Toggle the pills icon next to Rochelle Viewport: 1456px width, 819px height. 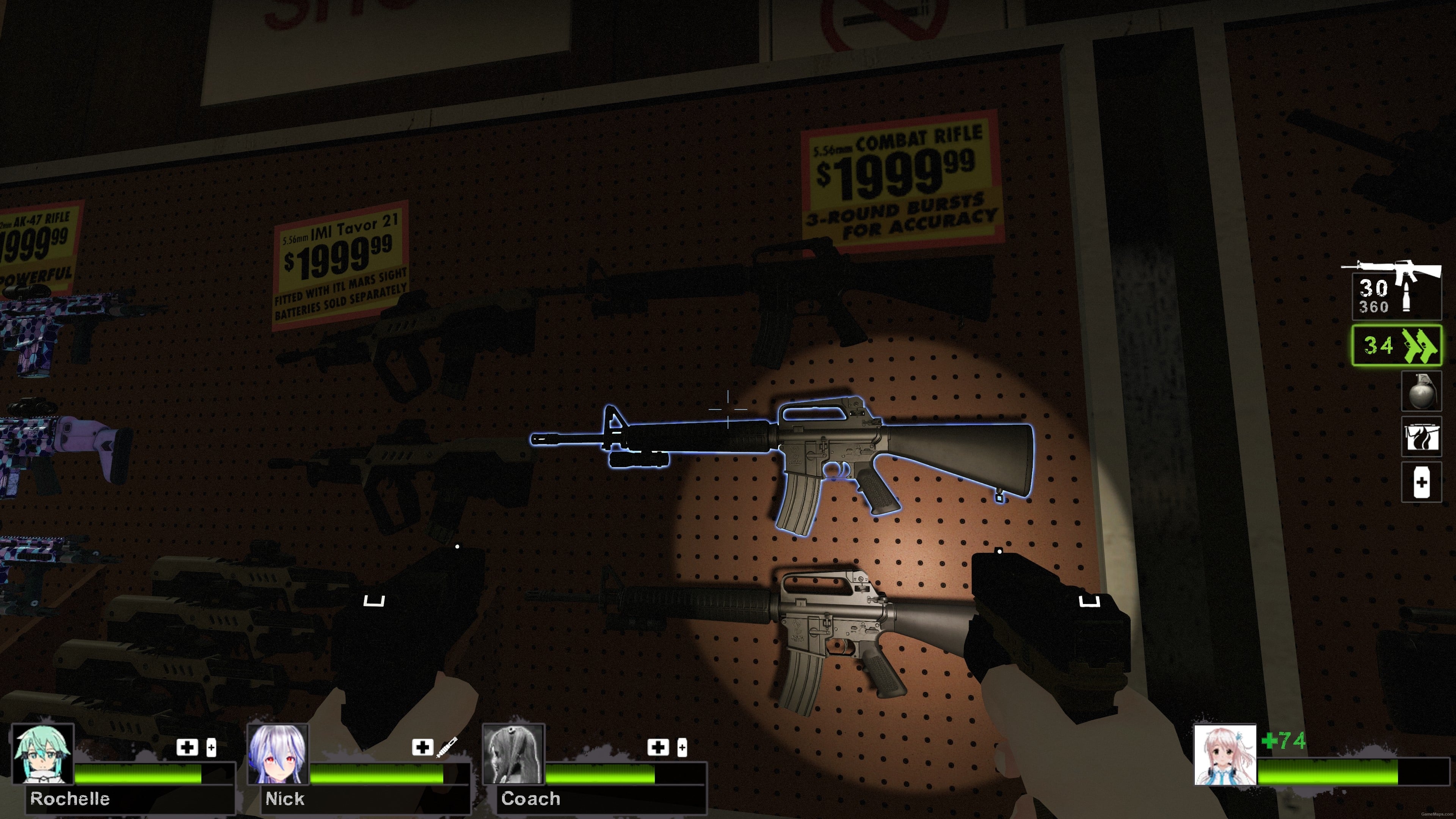(212, 747)
